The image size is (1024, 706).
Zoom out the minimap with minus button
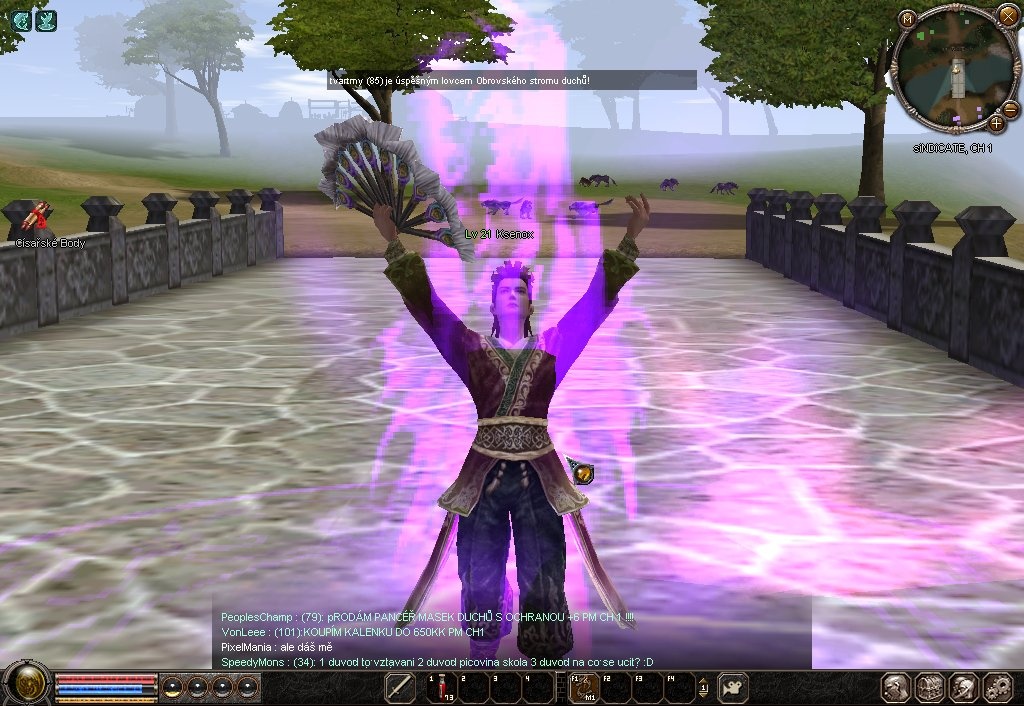click(1010, 108)
